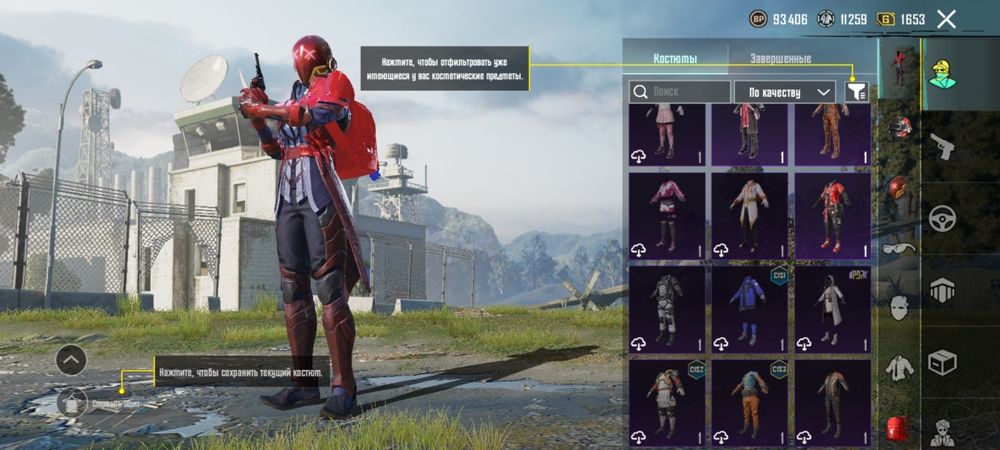Select the teal top costume tagged CIS3
This screenshot has width=1000, height=450.
coord(750,402)
